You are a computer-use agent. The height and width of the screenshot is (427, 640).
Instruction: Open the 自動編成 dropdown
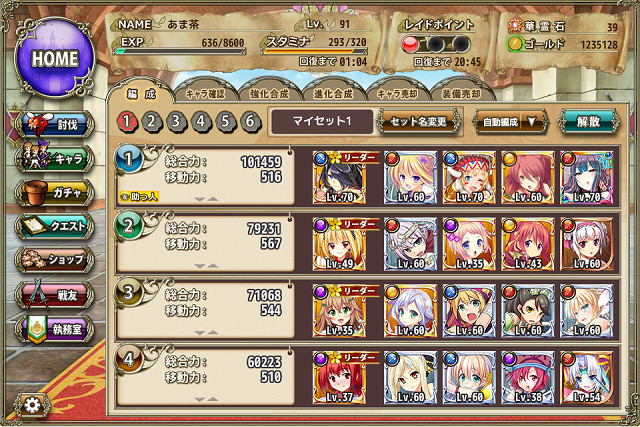pos(510,122)
